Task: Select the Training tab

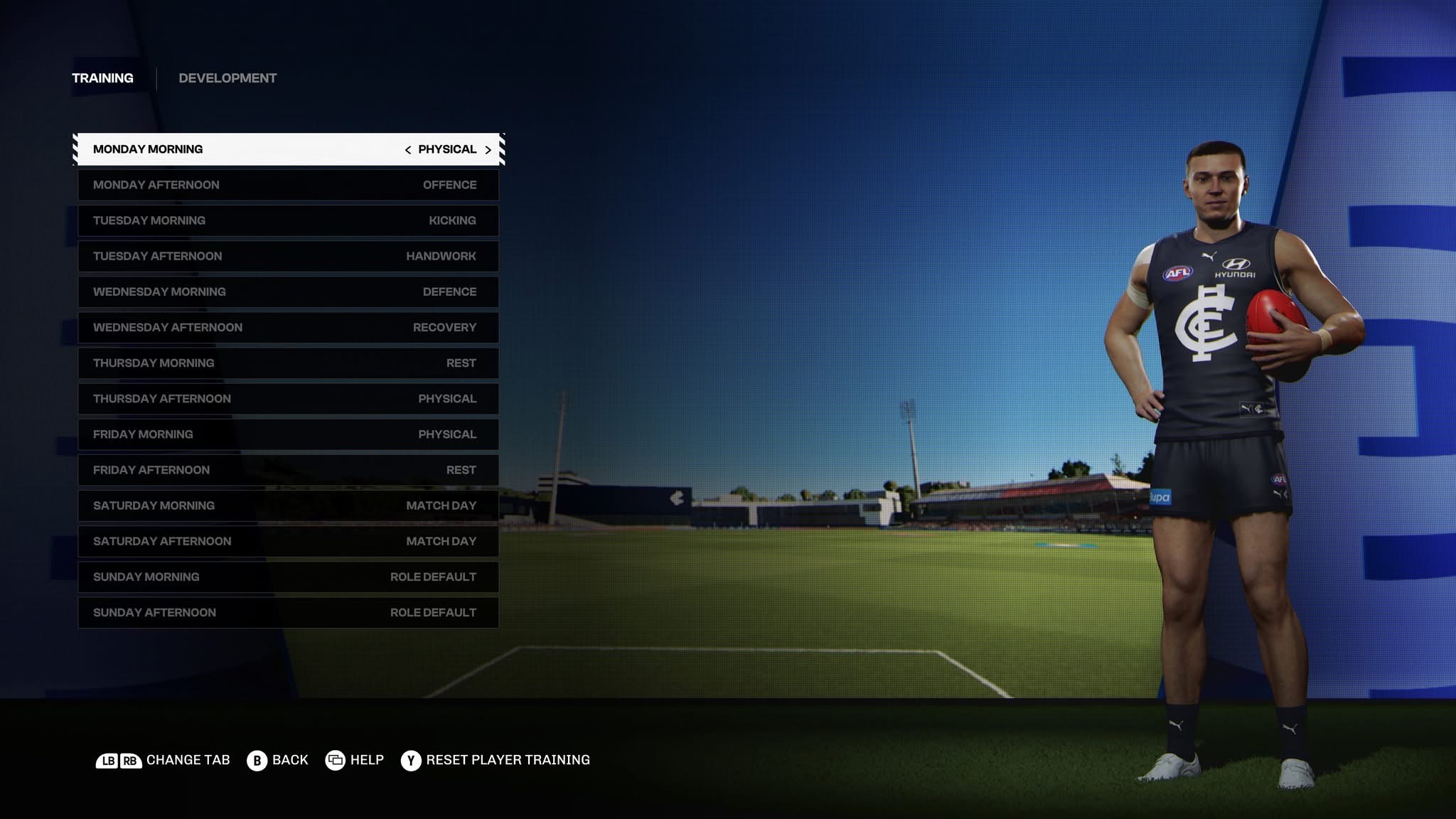Action: pos(102,78)
